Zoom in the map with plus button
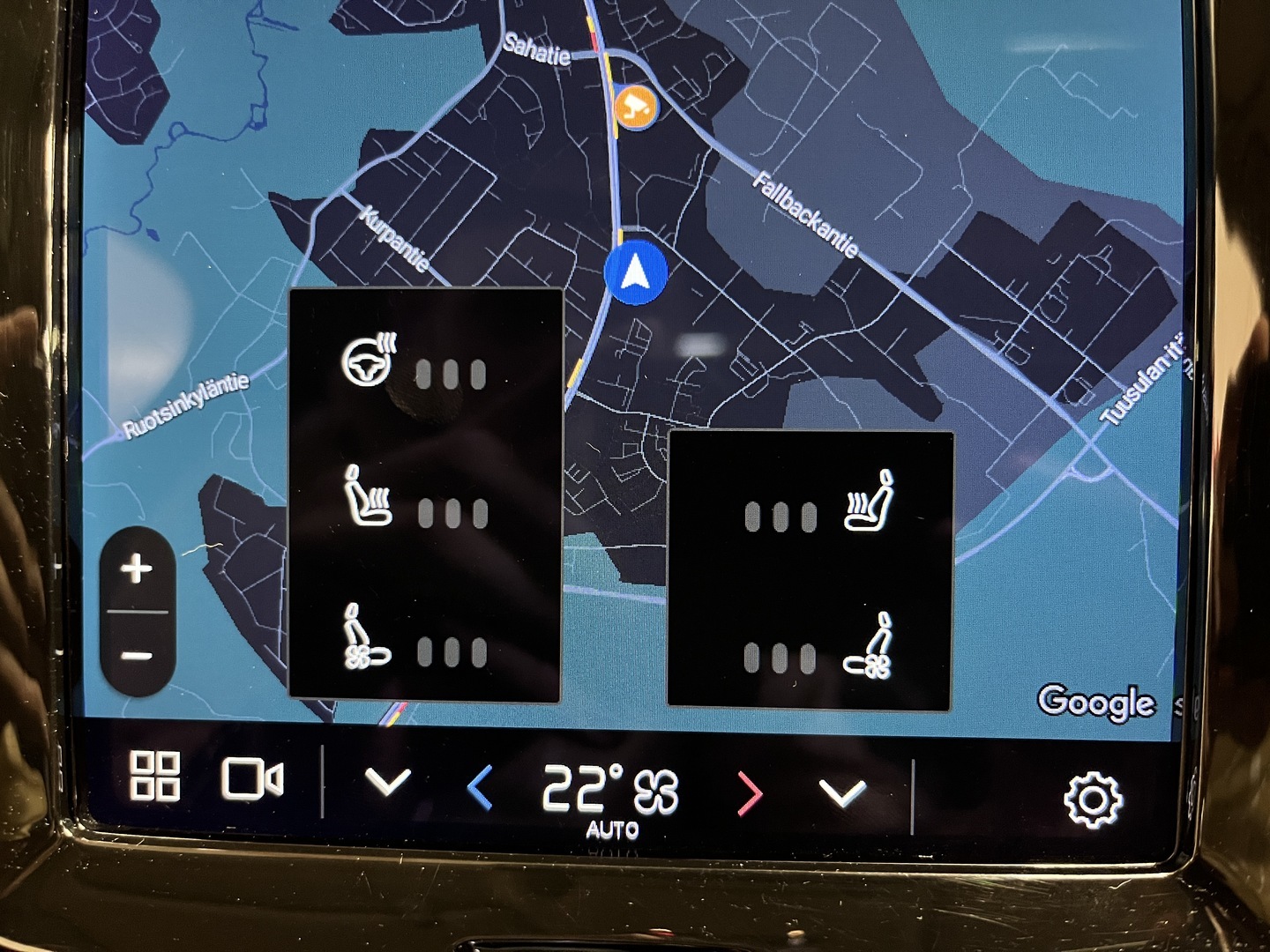 (x=137, y=569)
